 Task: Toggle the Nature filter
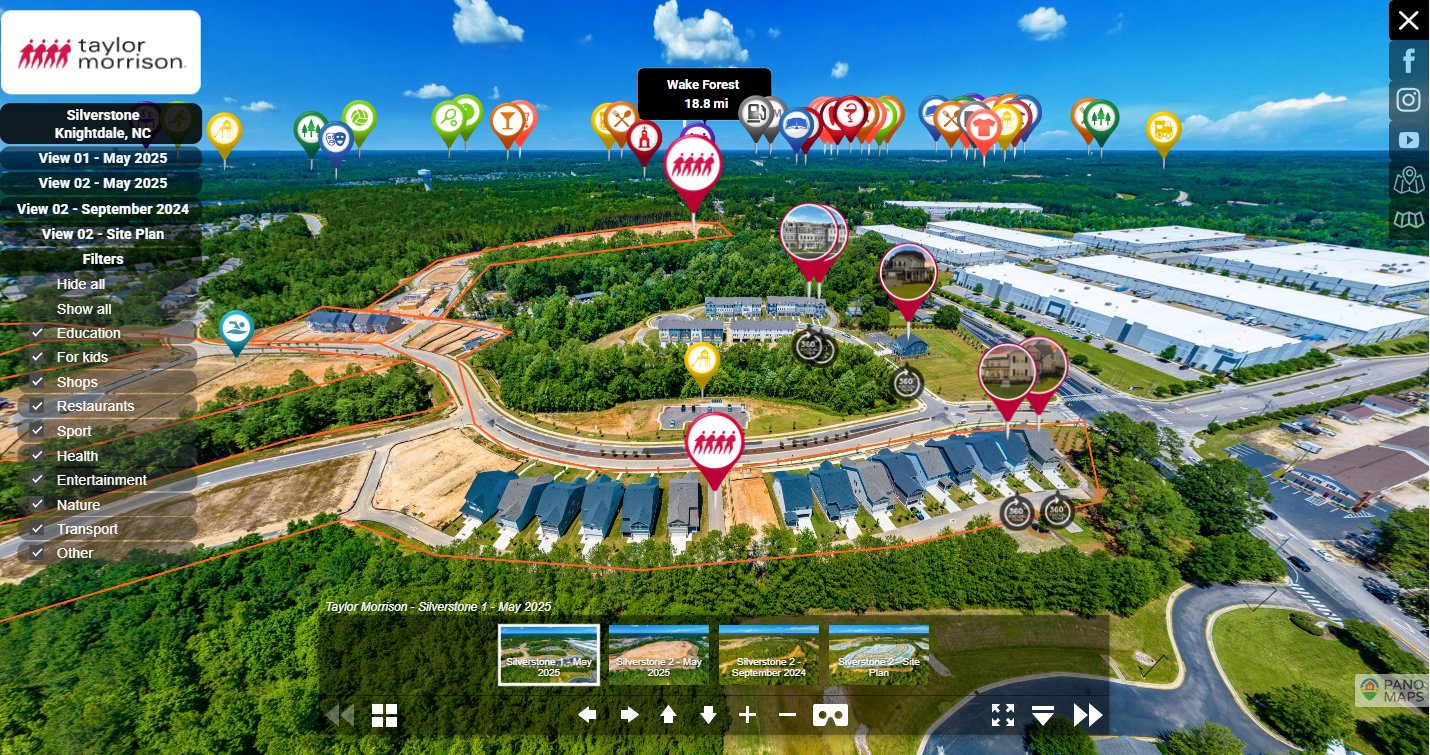point(37,505)
